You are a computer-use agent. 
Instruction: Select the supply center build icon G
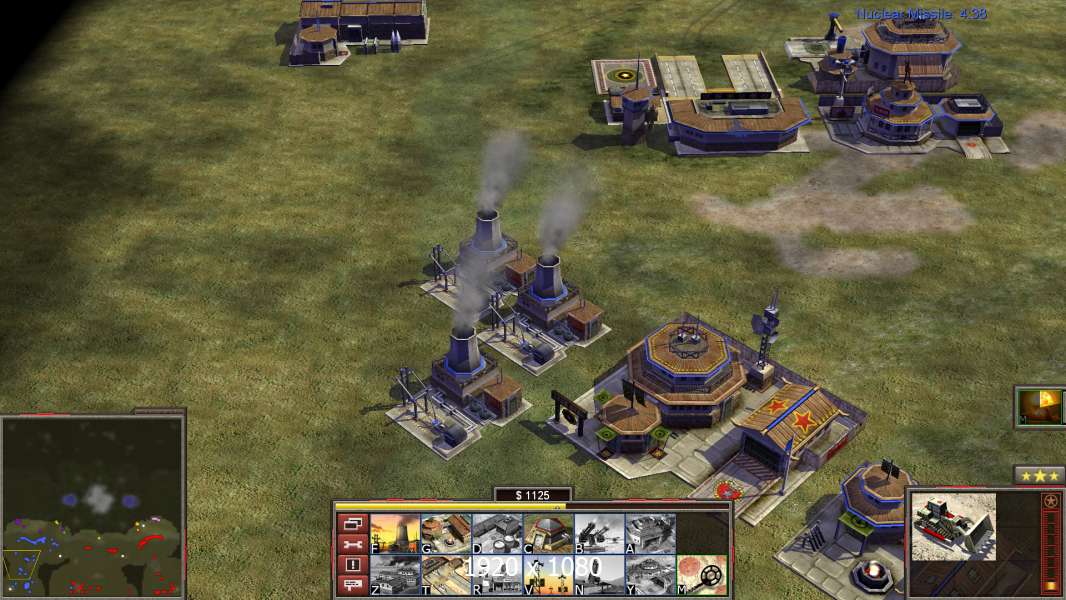click(x=446, y=533)
